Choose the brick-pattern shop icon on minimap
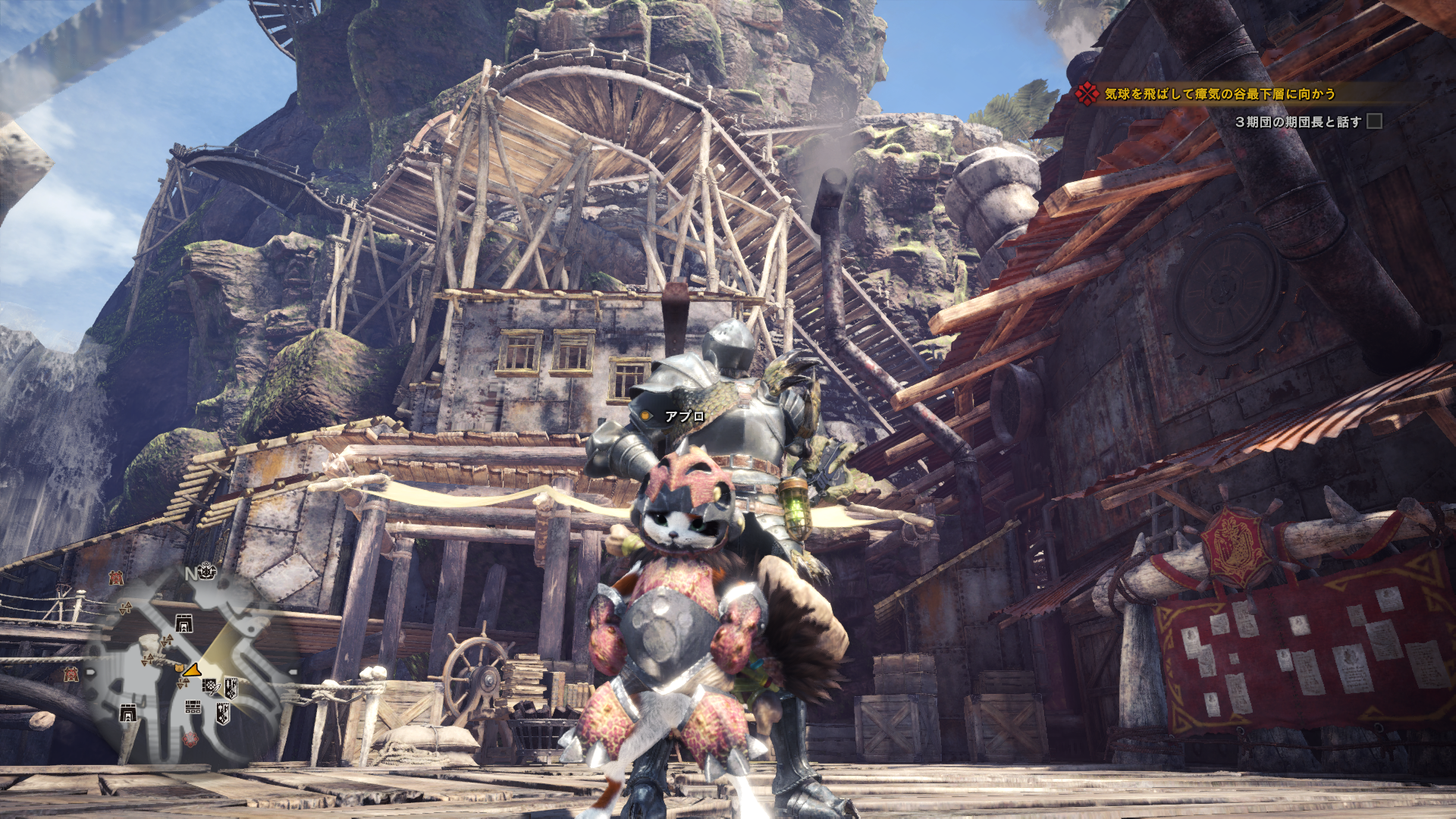 point(193,708)
